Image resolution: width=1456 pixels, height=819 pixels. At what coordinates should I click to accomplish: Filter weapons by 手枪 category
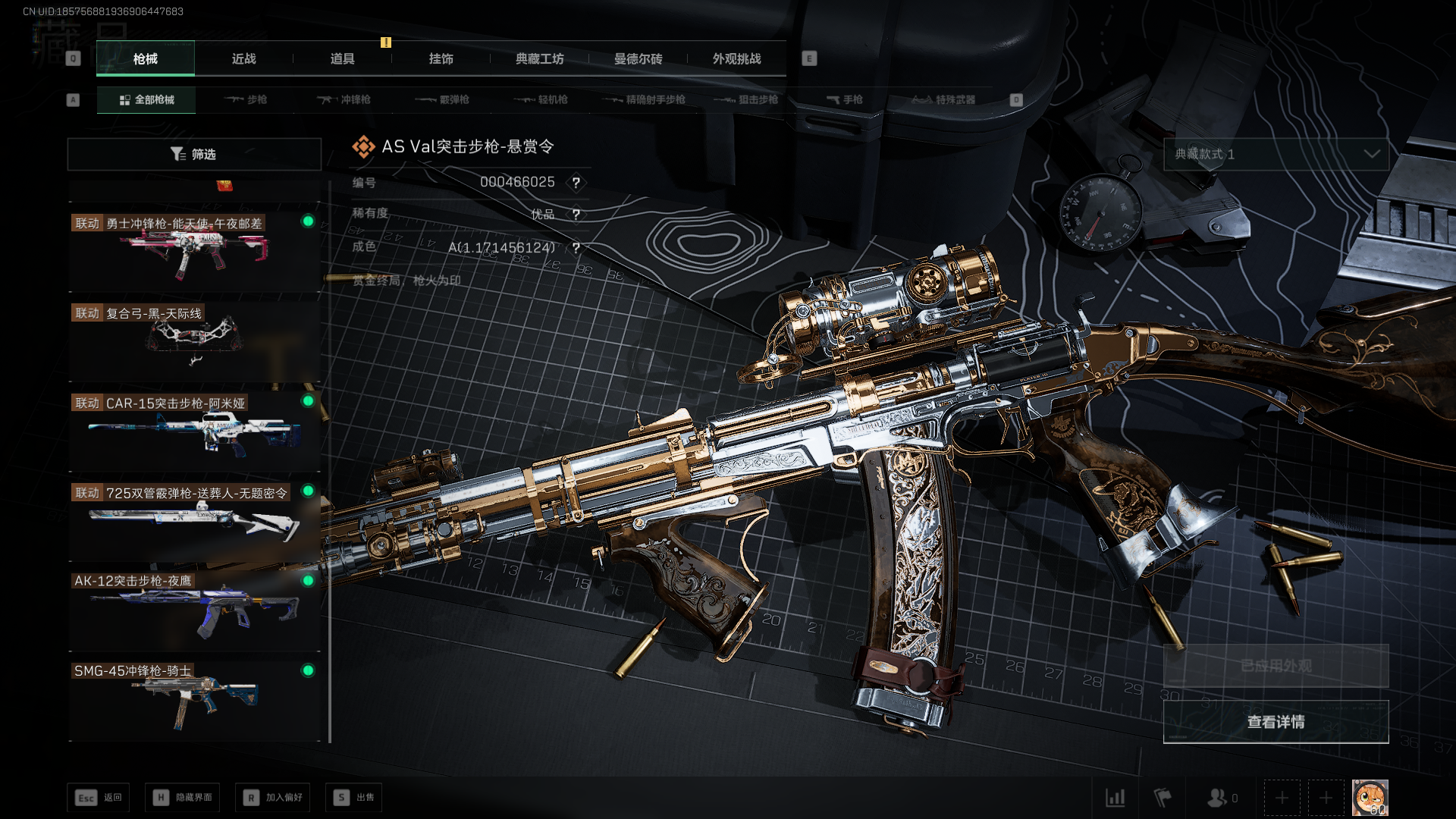(x=844, y=99)
